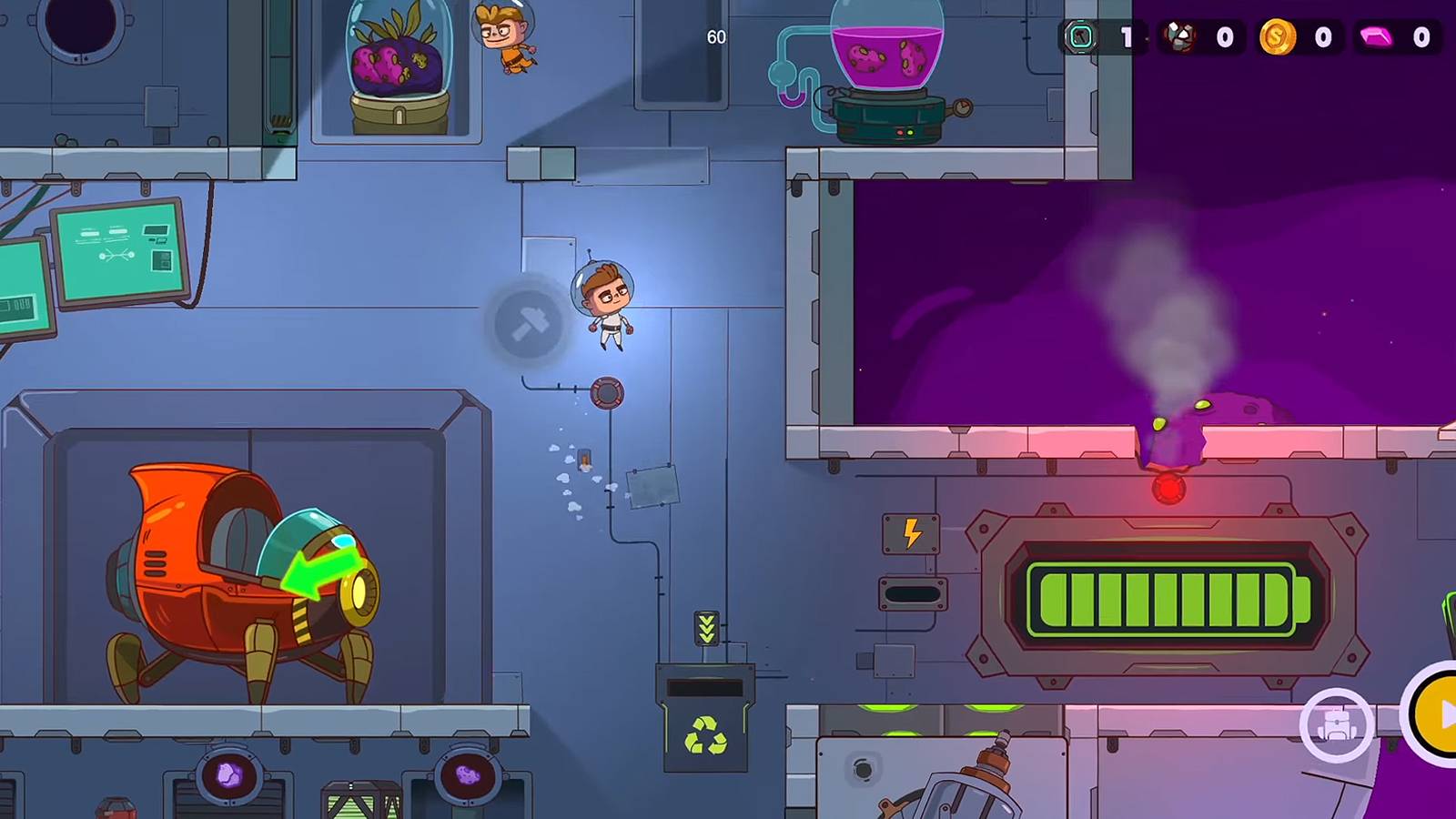The image size is (1456, 819).
Task: Turn the round hatch valve on the pipe
Action: (607, 393)
